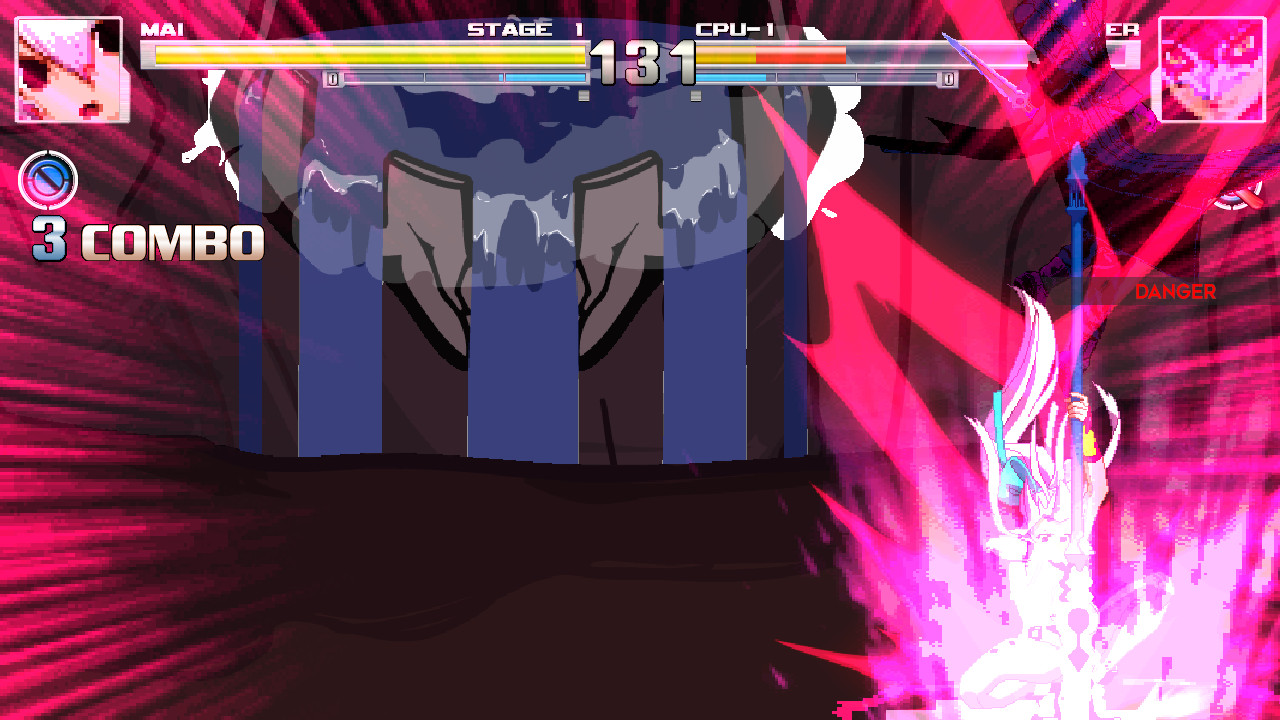Click the opponent's portrait top-right
The image size is (1280, 720).
pyautogui.click(x=1213, y=65)
